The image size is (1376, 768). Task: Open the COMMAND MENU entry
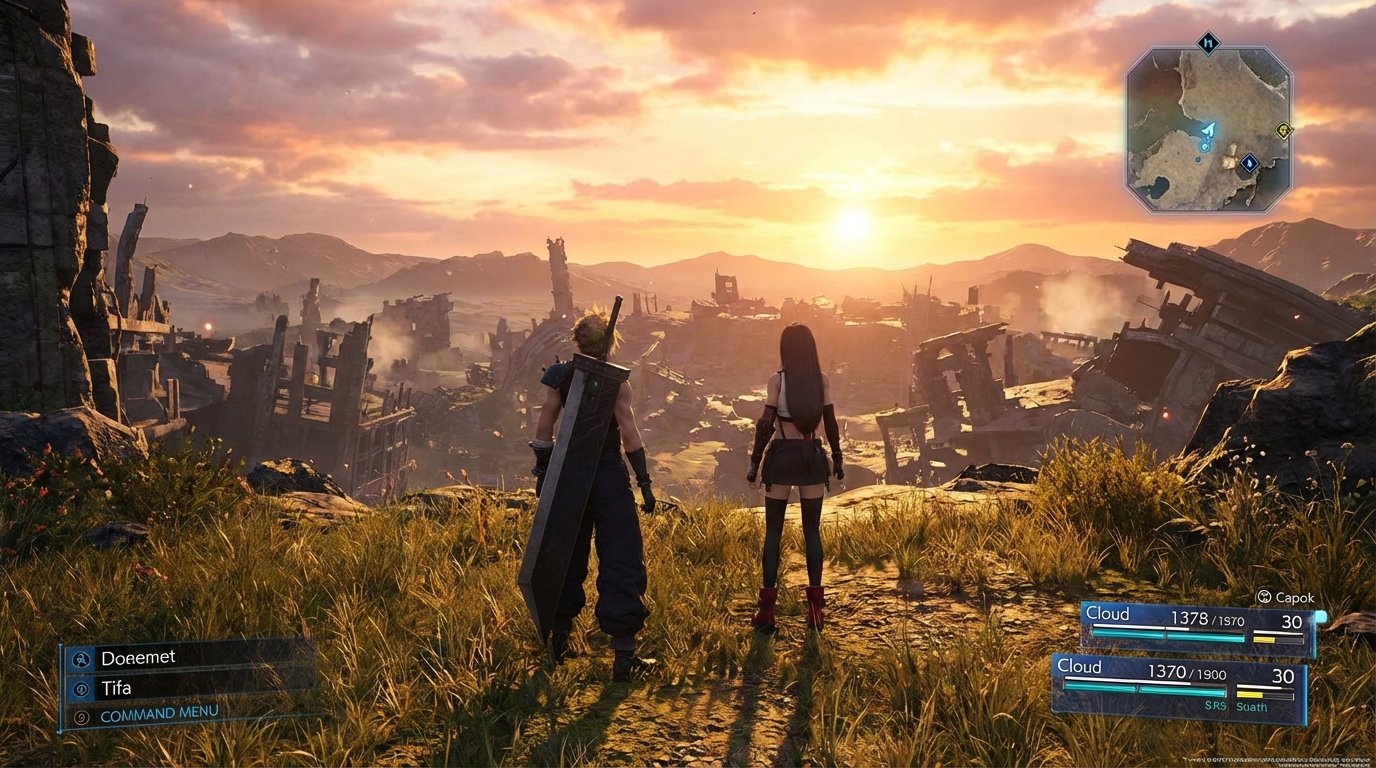coord(159,712)
